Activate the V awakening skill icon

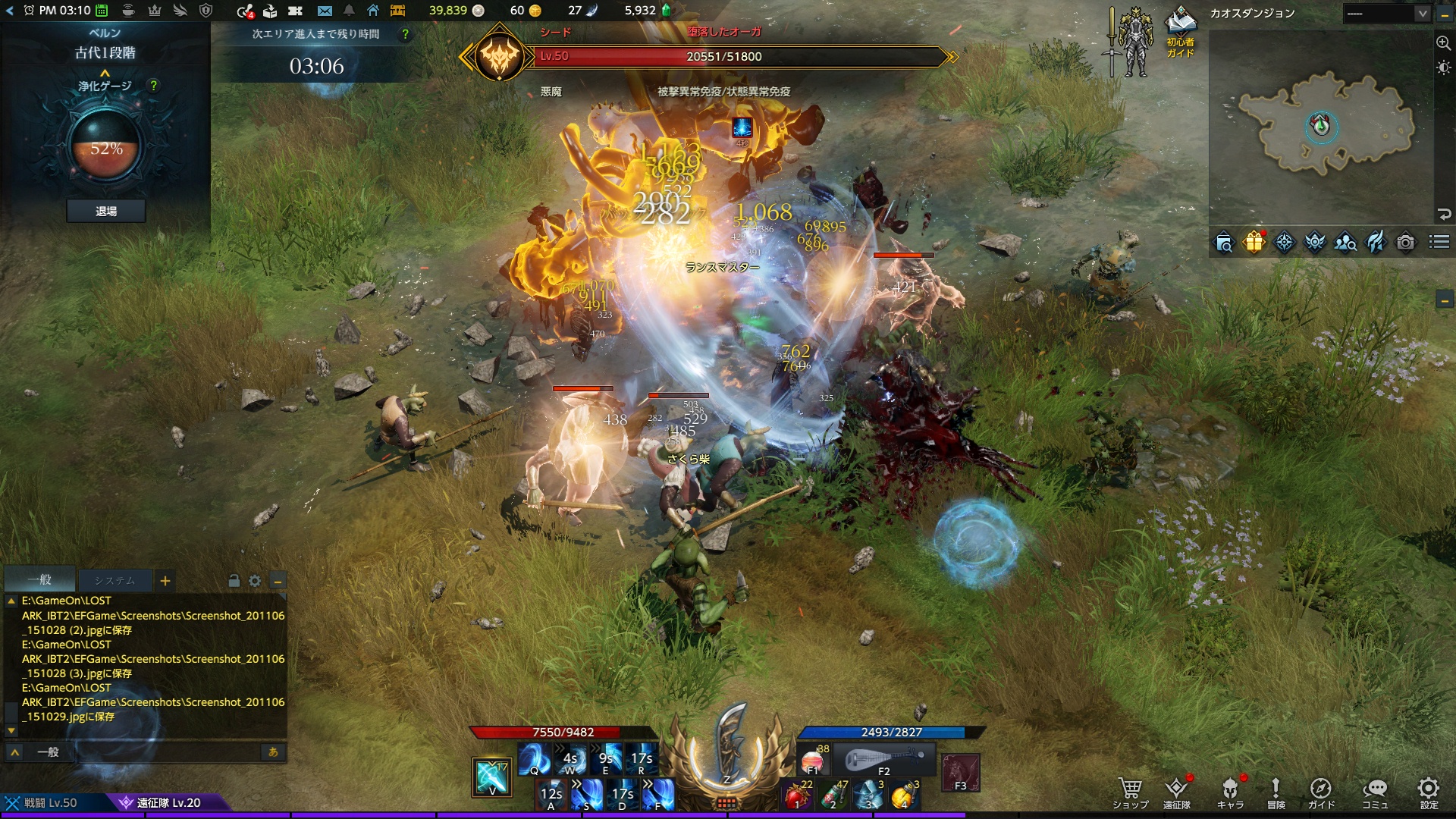491,777
